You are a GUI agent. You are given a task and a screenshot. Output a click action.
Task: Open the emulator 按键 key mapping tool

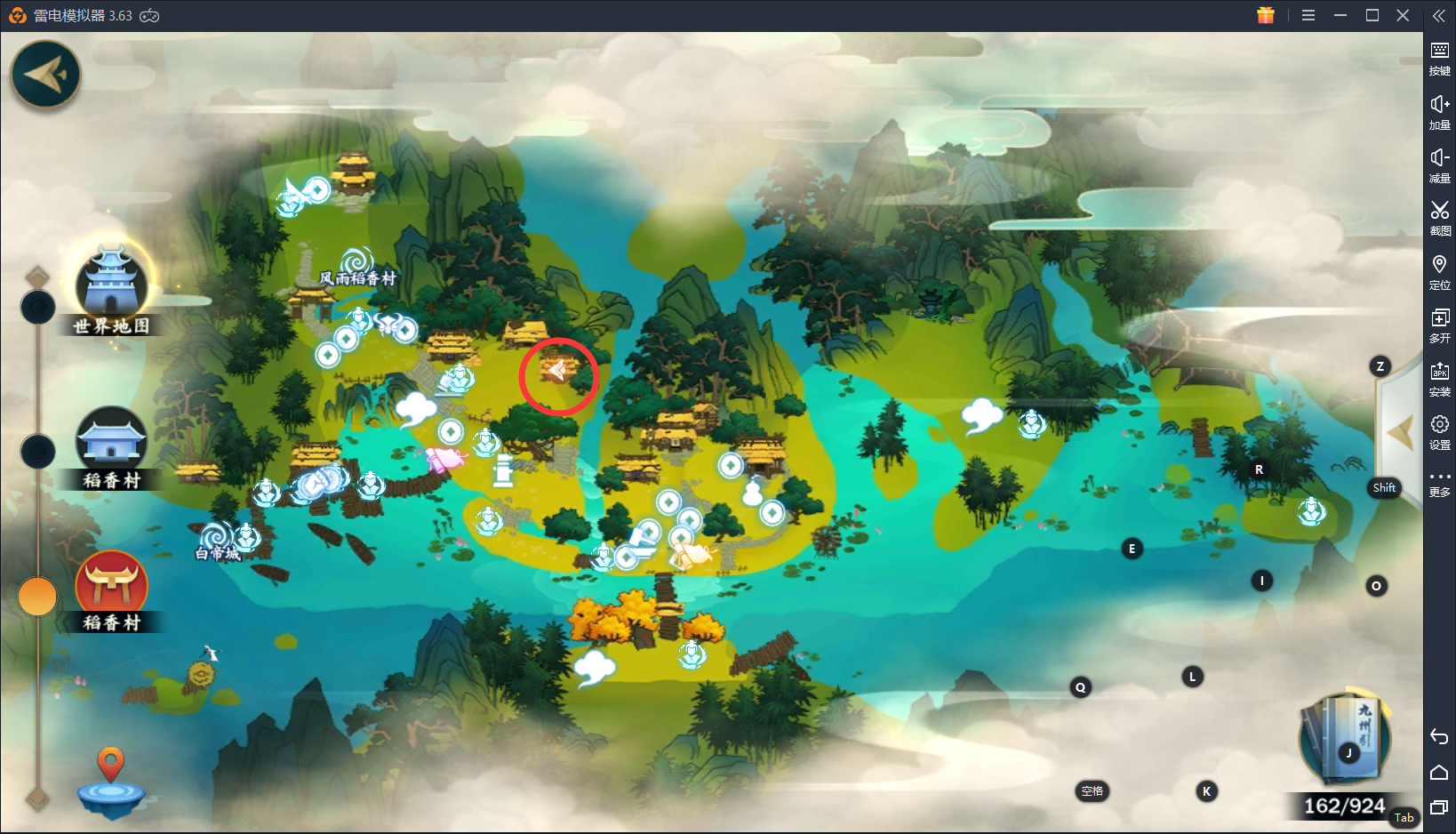coord(1439,56)
